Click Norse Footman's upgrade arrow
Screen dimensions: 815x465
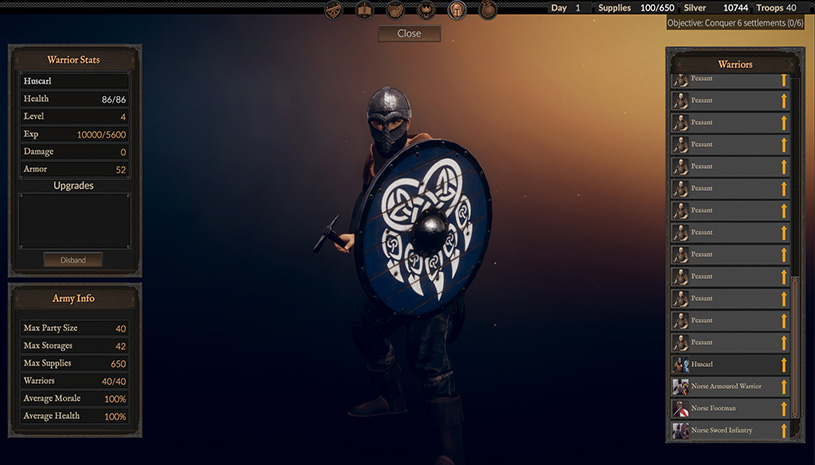click(784, 409)
